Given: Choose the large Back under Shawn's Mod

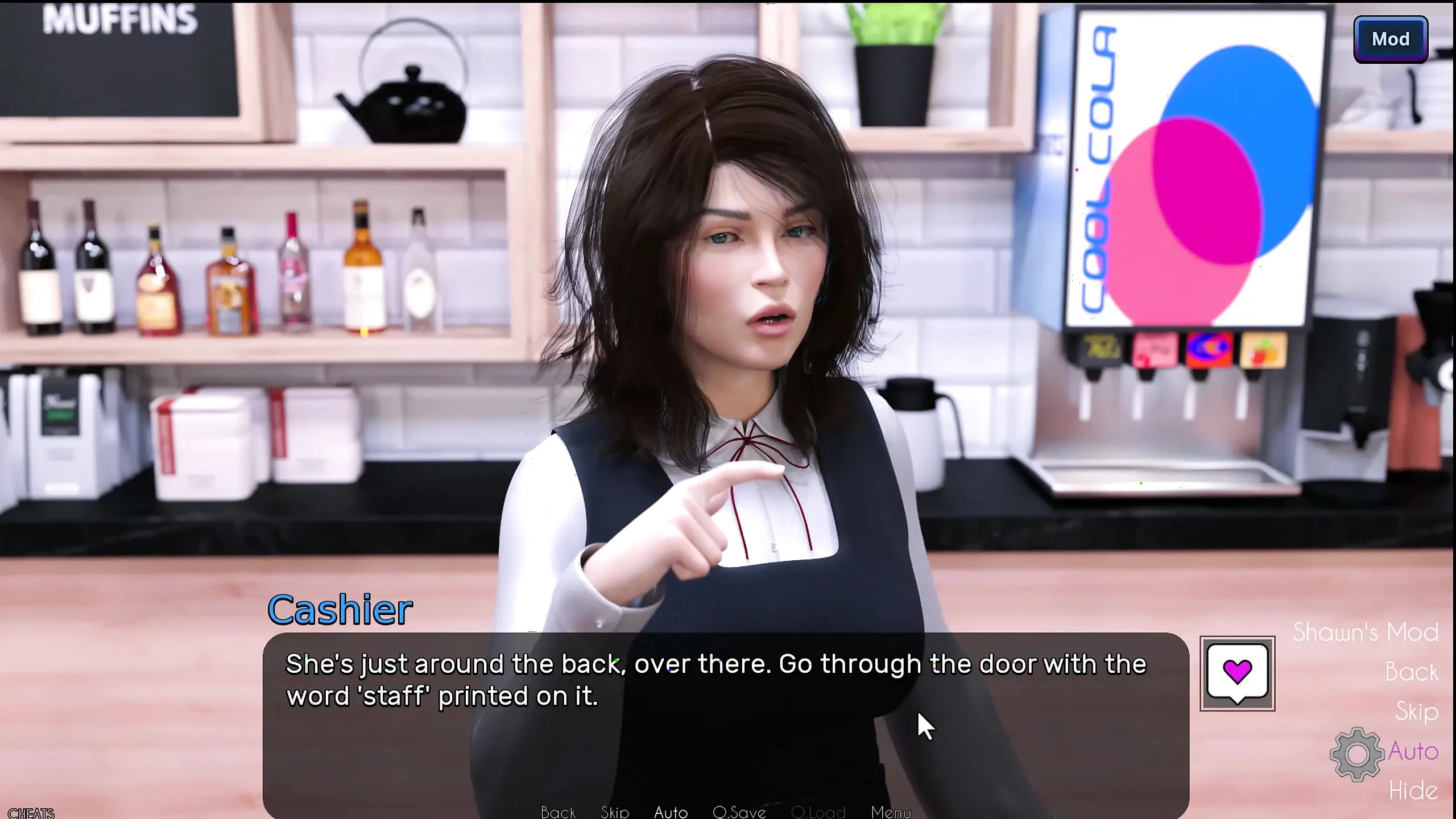Looking at the screenshot, I should tap(1411, 672).
